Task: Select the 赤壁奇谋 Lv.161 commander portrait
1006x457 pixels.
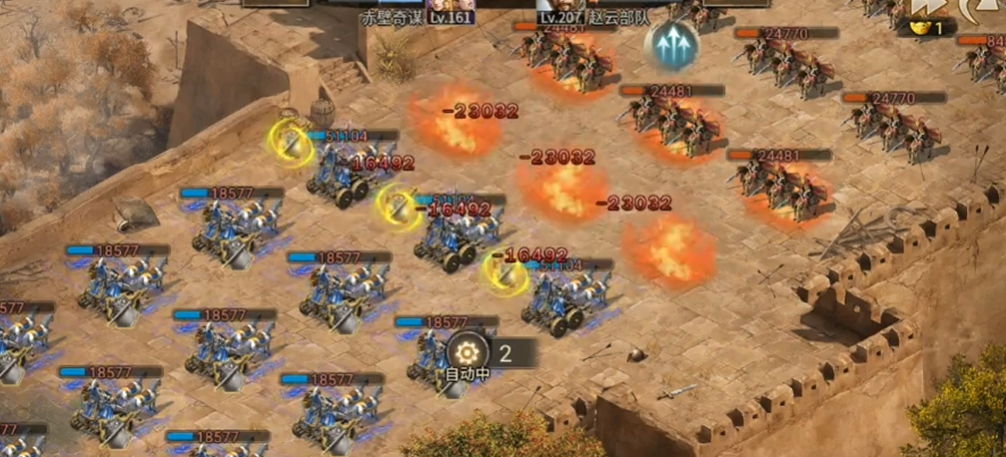Action: pyautogui.click(x=450, y=6)
